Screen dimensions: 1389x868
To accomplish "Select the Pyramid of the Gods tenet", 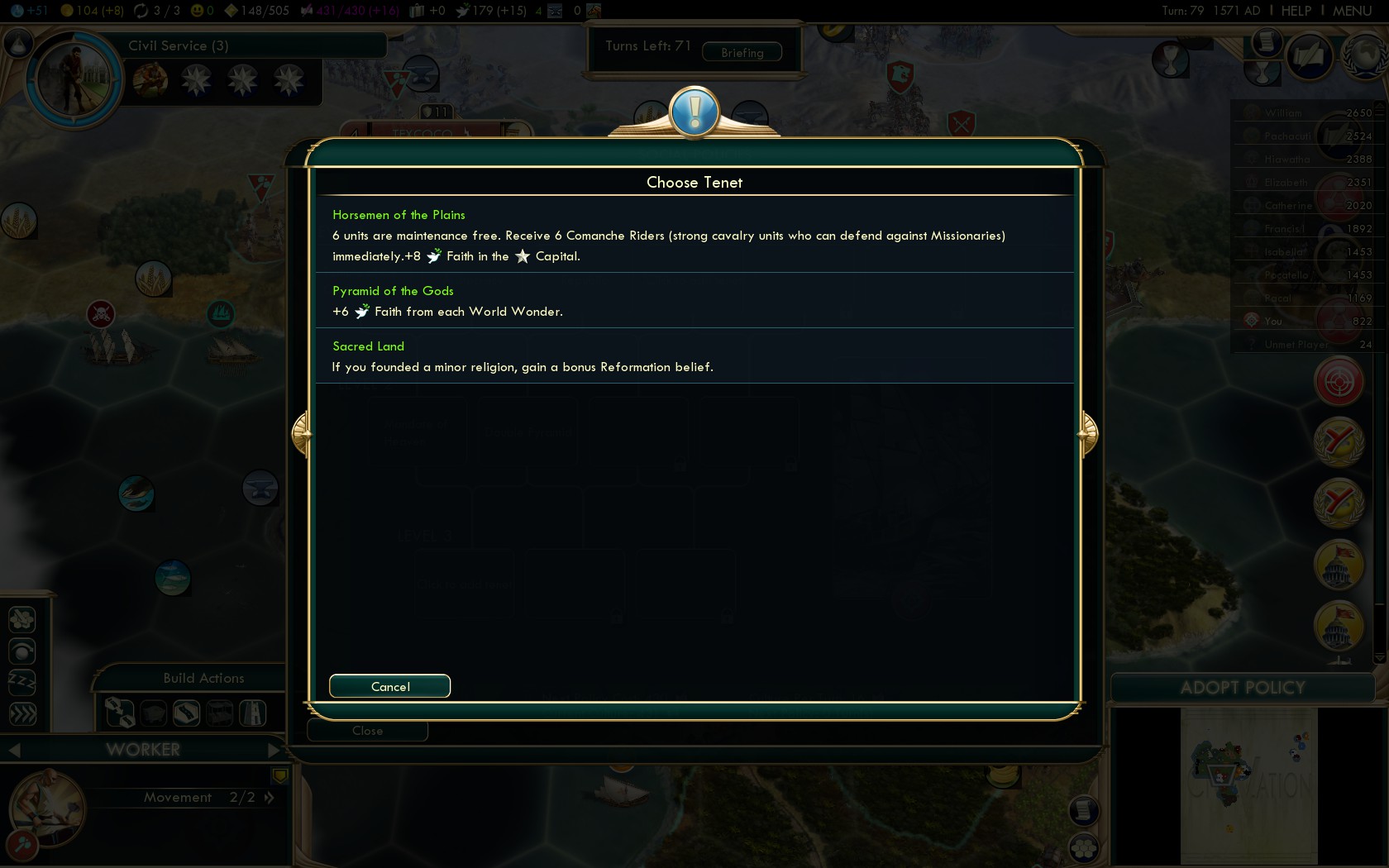I will click(x=694, y=301).
